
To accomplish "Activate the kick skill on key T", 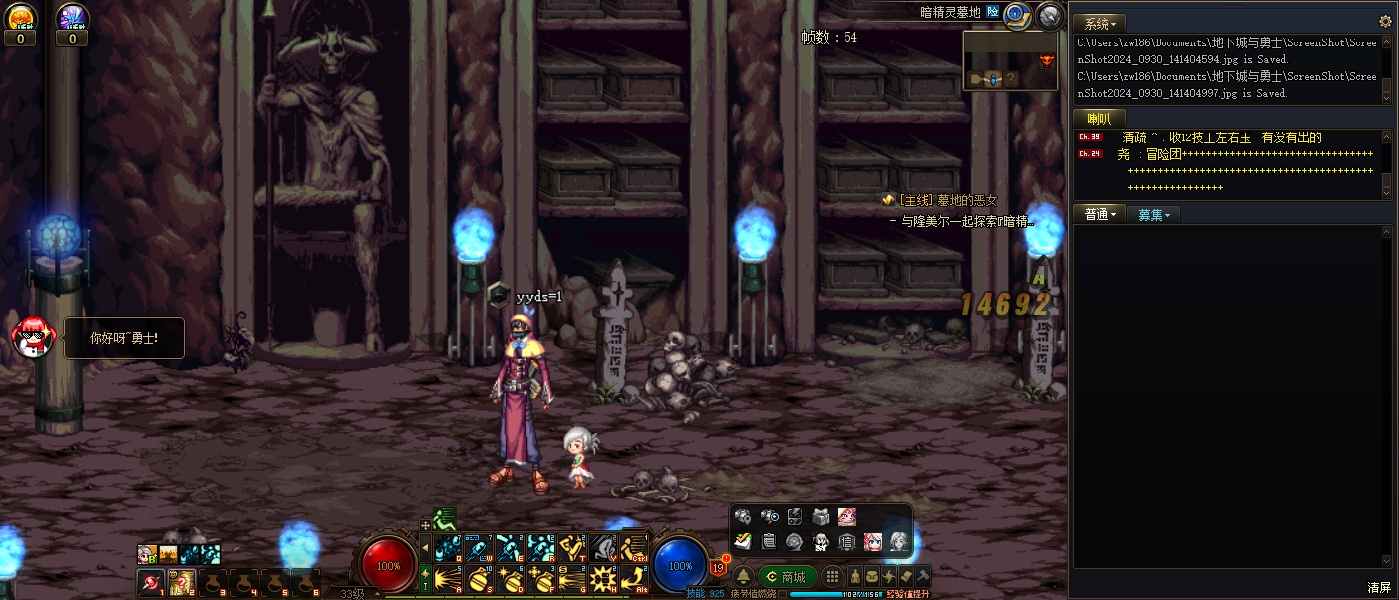I will [x=571, y=547].
